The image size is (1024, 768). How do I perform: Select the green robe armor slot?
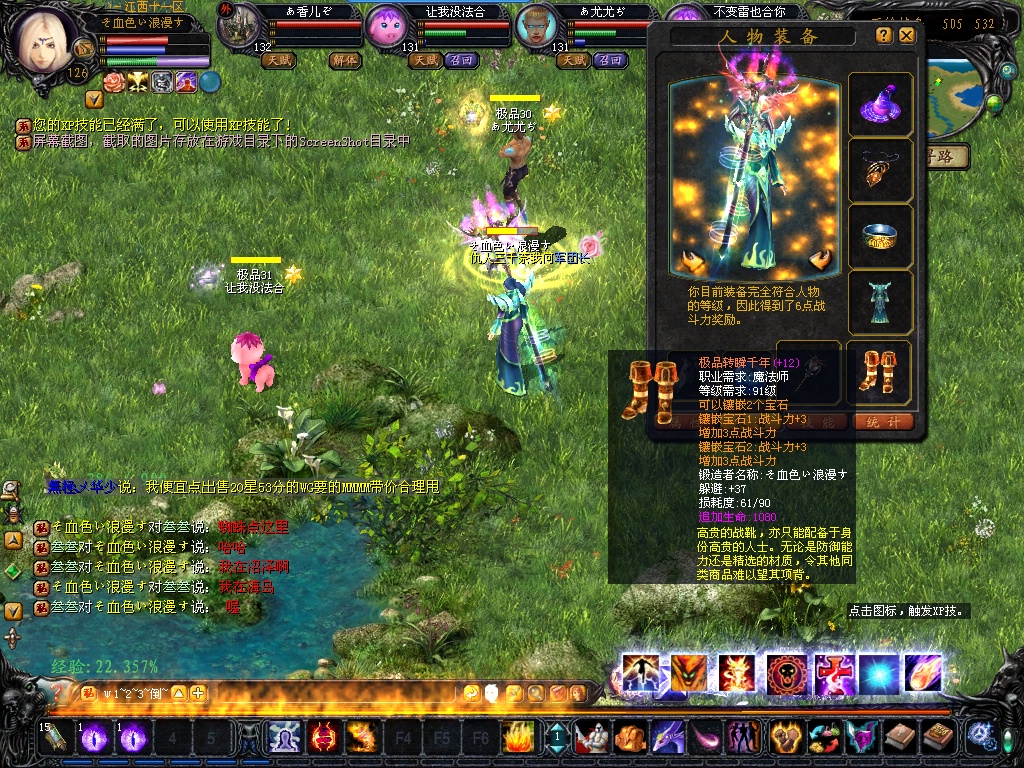(x=880, y=303)
